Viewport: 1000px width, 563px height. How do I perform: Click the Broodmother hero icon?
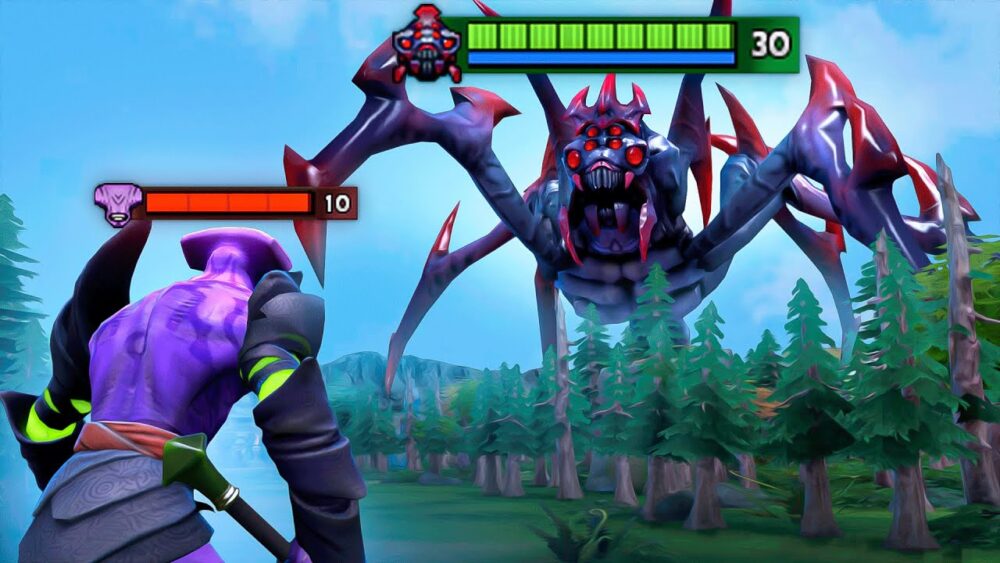[x=427, y=45]
